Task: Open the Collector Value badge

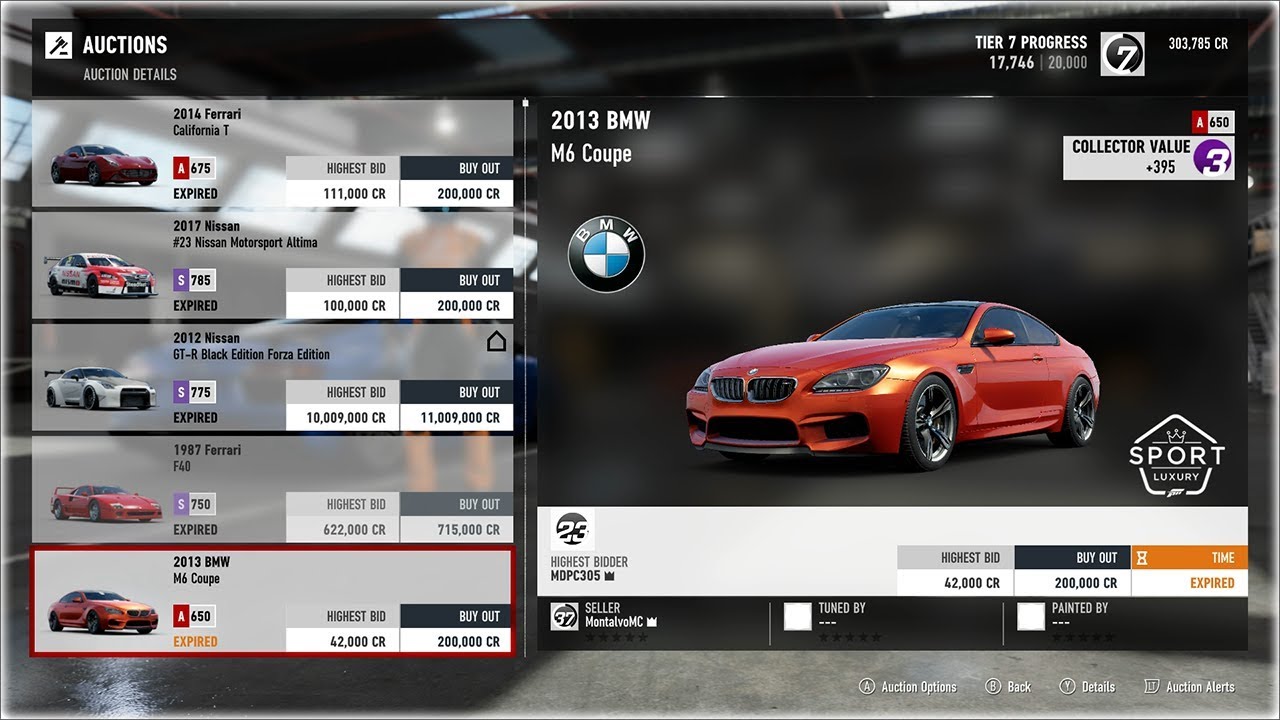Action: [x=1148, y=158]
